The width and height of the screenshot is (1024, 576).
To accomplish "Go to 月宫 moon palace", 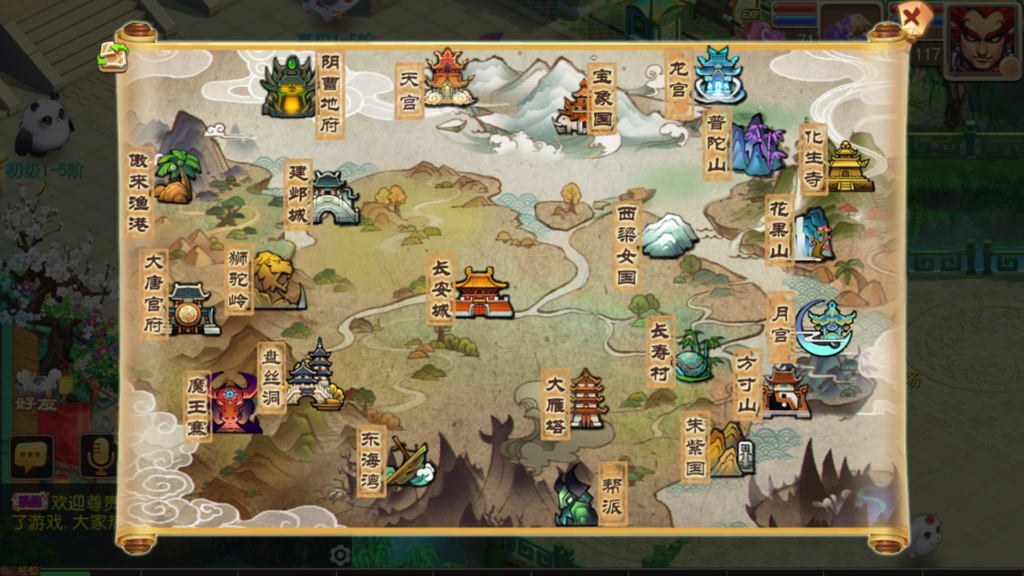I will click(x=825, y=327).
